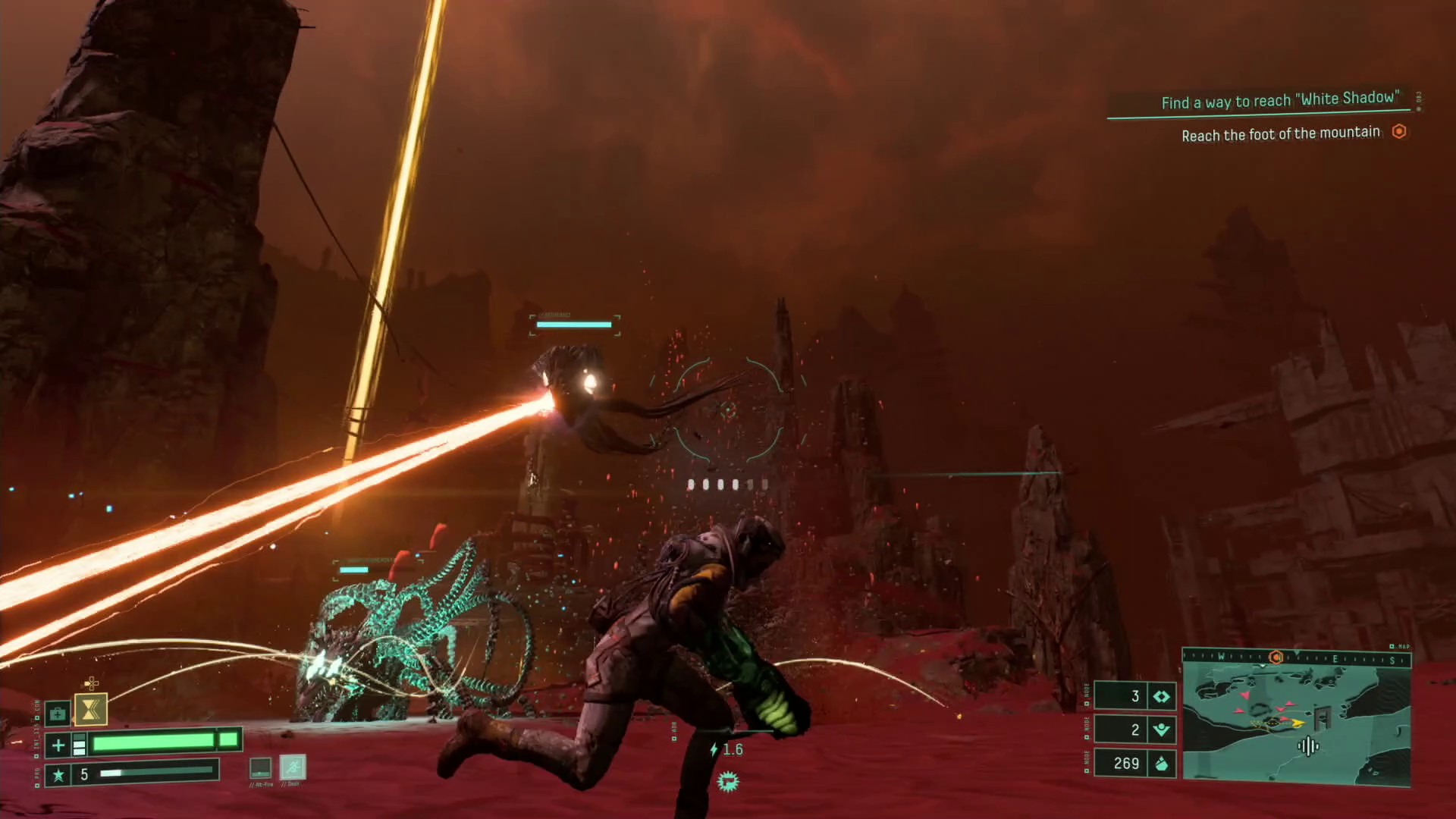Image resolution: width=1456 pixels, height=819 pixels.
Task: Open the minimap in the corner
Action: (x=1296, y=719)
